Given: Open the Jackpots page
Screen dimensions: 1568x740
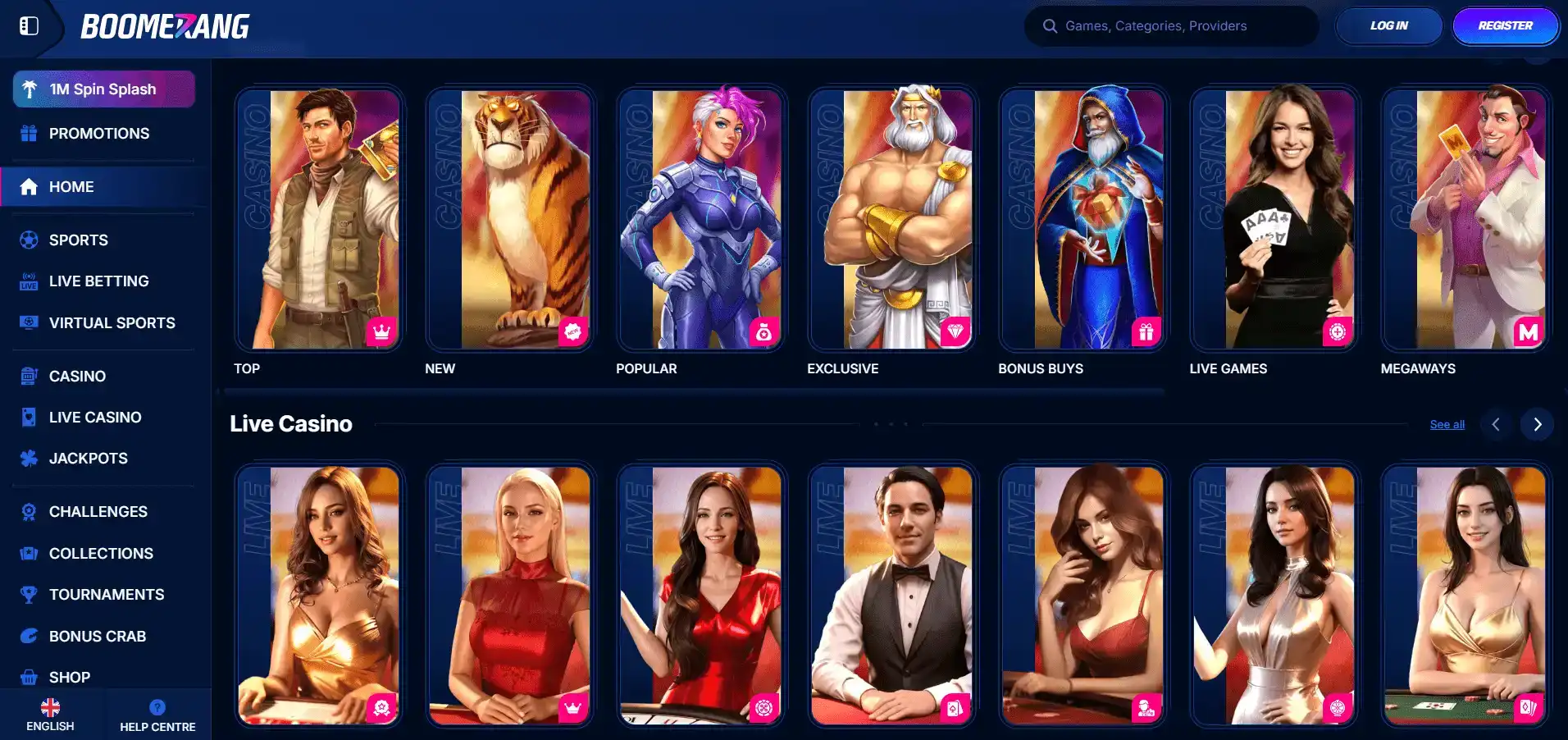Looking at the screenshot, I should tap(88, 459).
